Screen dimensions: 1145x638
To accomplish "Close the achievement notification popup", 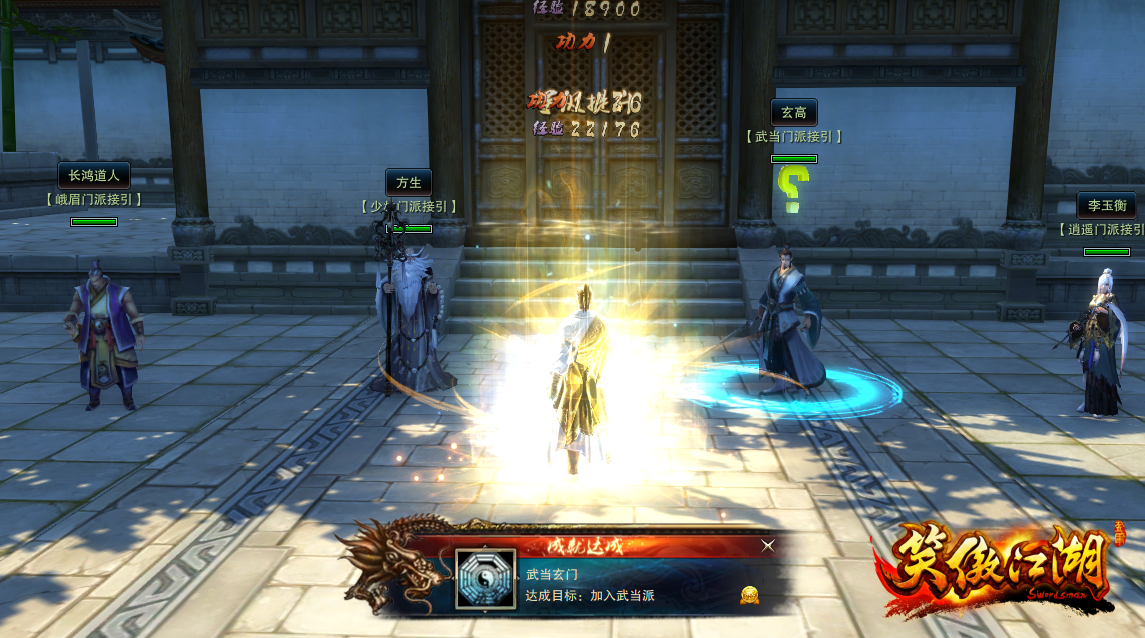I will point(767,545).
